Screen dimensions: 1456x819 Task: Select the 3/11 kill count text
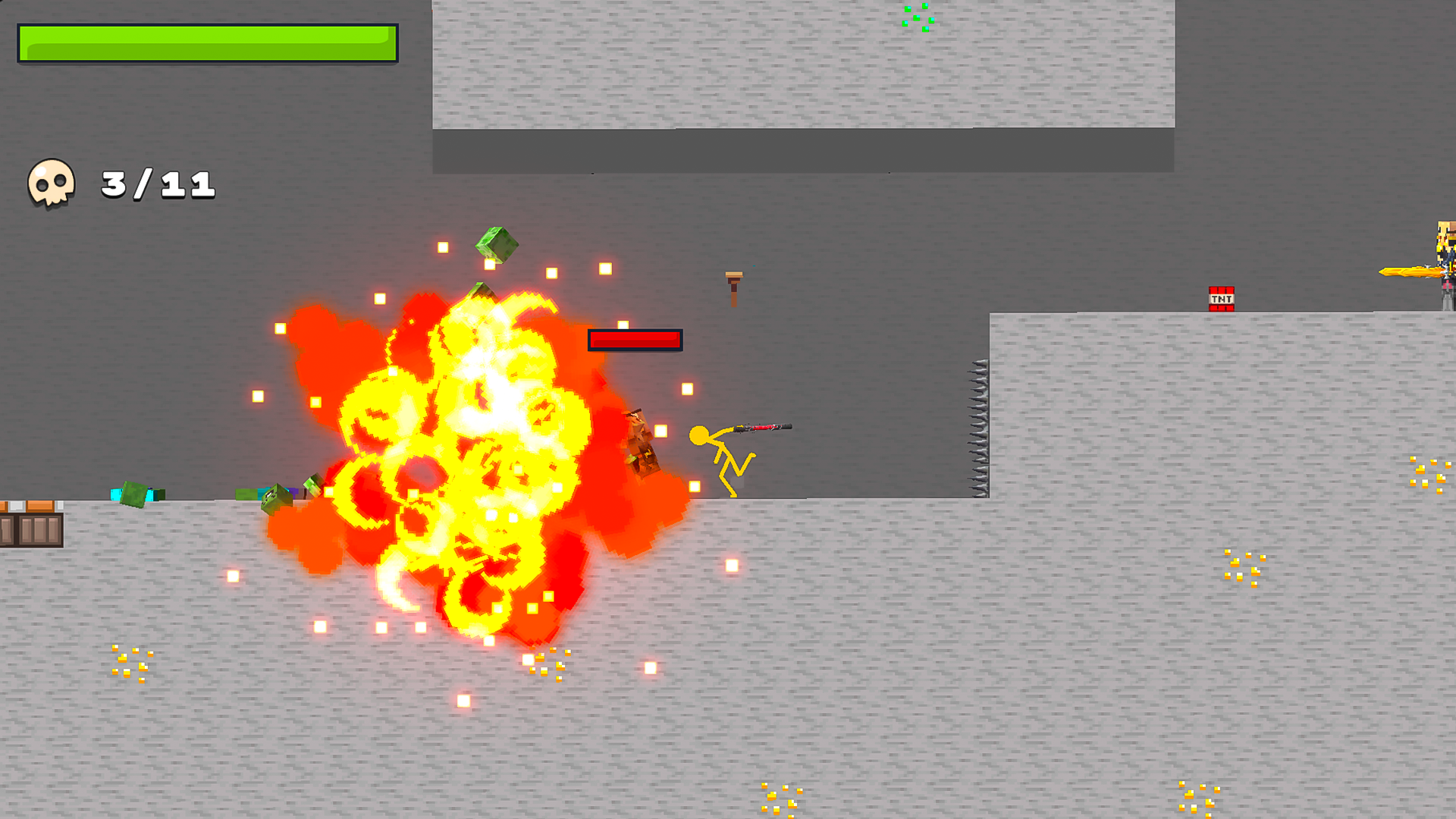point(155,182)
